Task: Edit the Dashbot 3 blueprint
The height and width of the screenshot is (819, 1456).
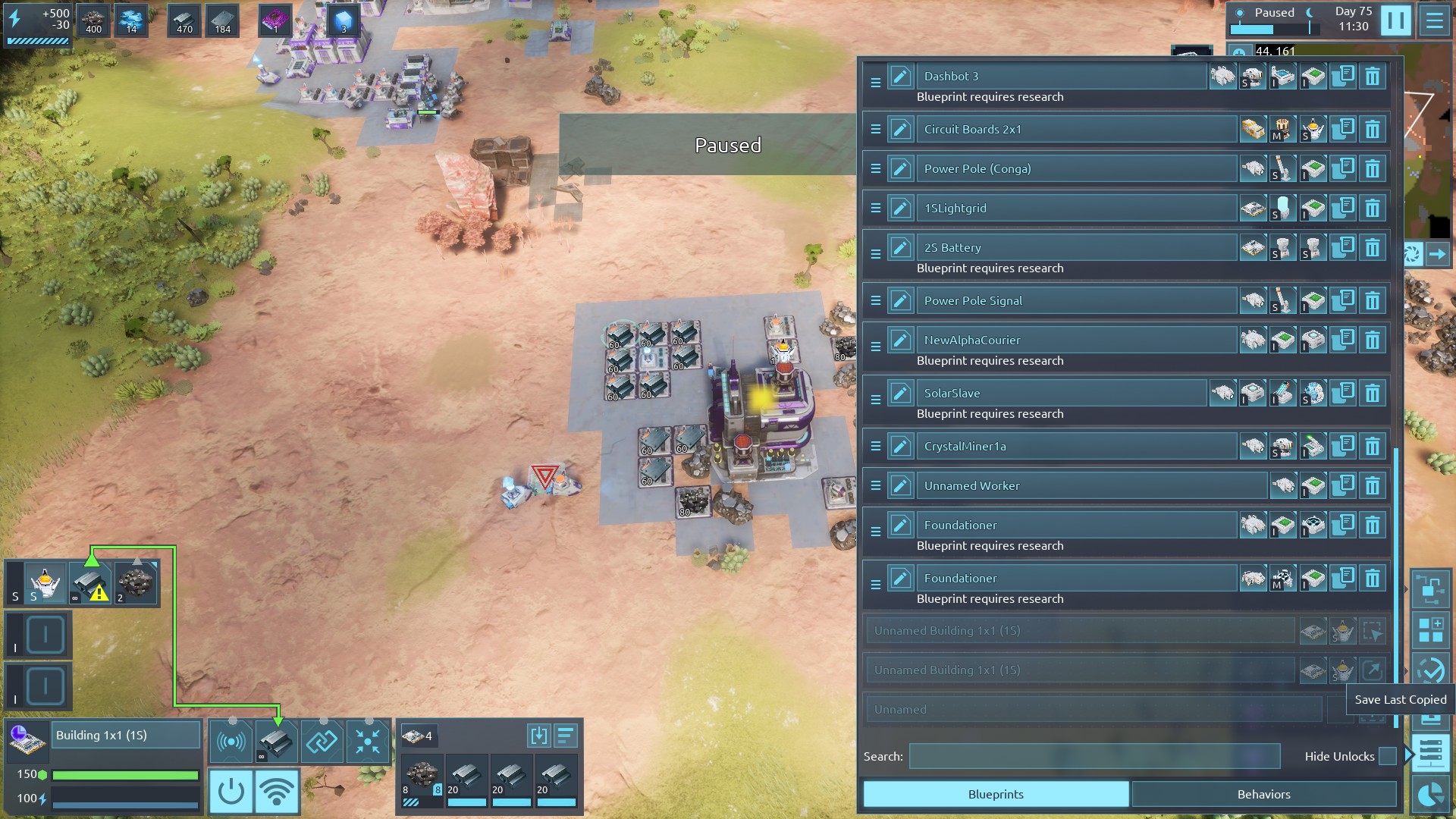Action: tap(900, 77)
